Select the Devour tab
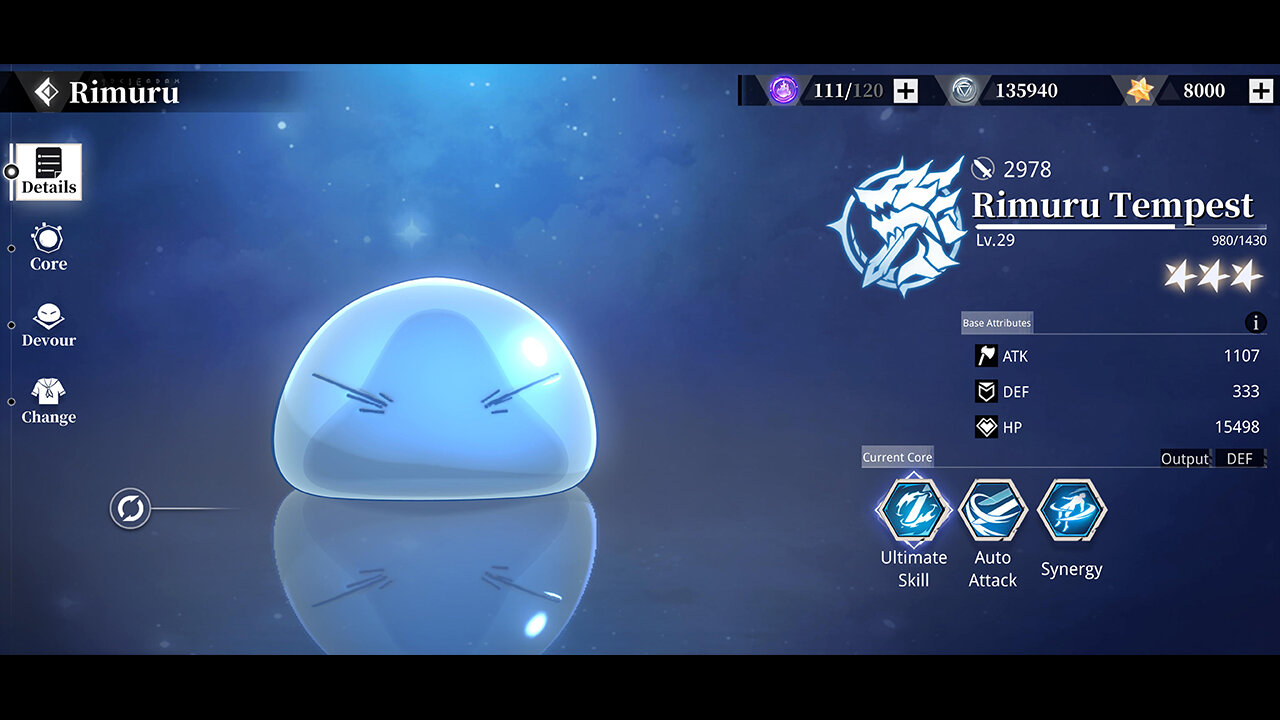Screen dimensions: 1280x720 [x=48, y=326]
